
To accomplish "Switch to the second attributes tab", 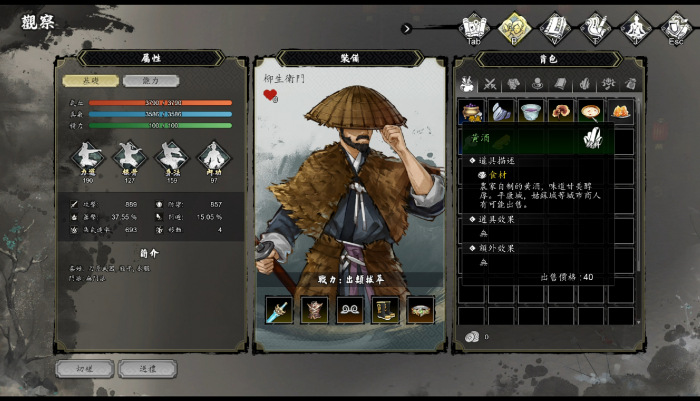I will [x=150, y=81].
